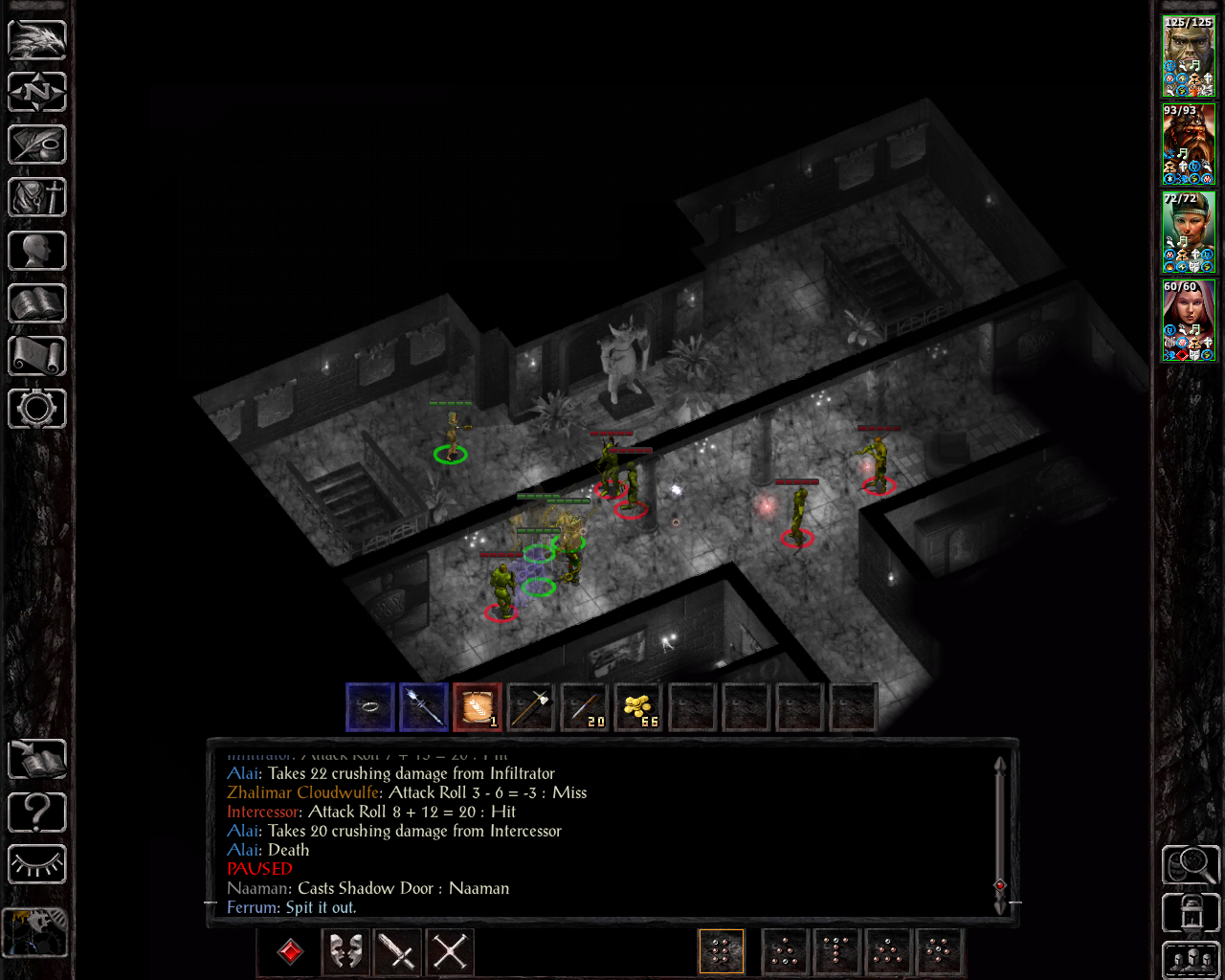Open the mage spellbook icon

point(36,303)
